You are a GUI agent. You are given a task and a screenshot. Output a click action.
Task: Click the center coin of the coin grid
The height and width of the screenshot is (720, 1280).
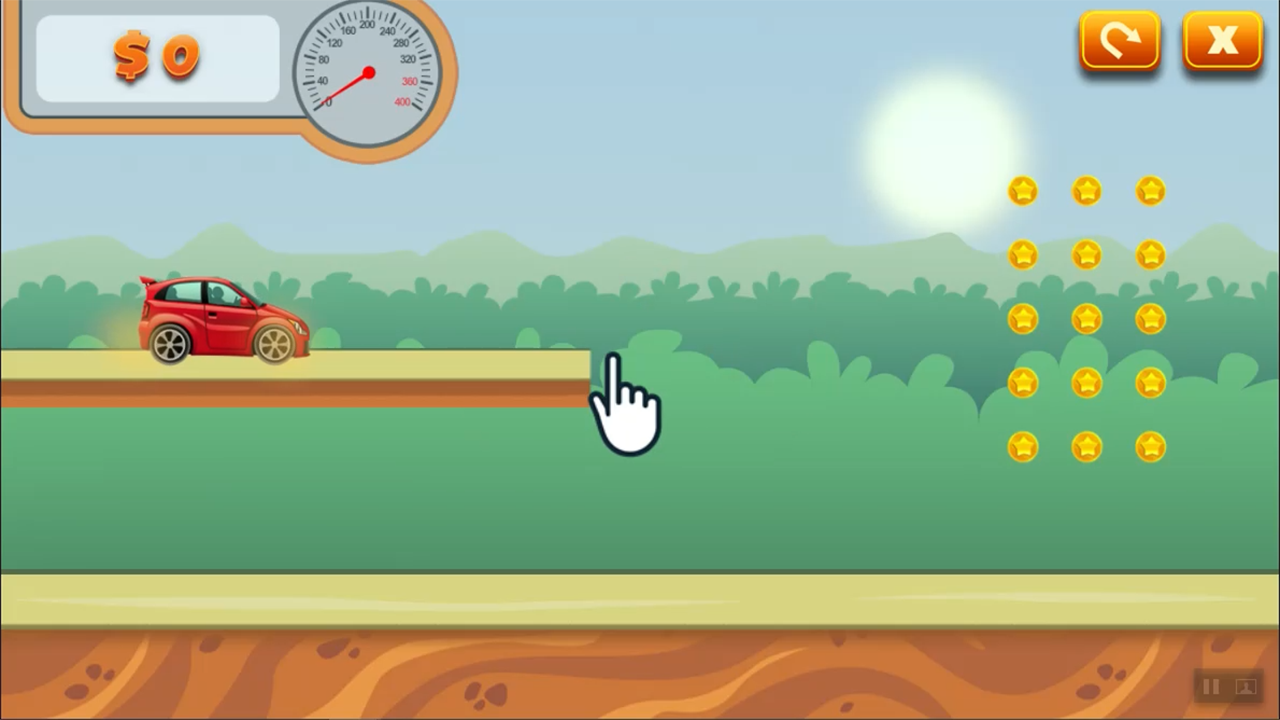pos(1087,319)
